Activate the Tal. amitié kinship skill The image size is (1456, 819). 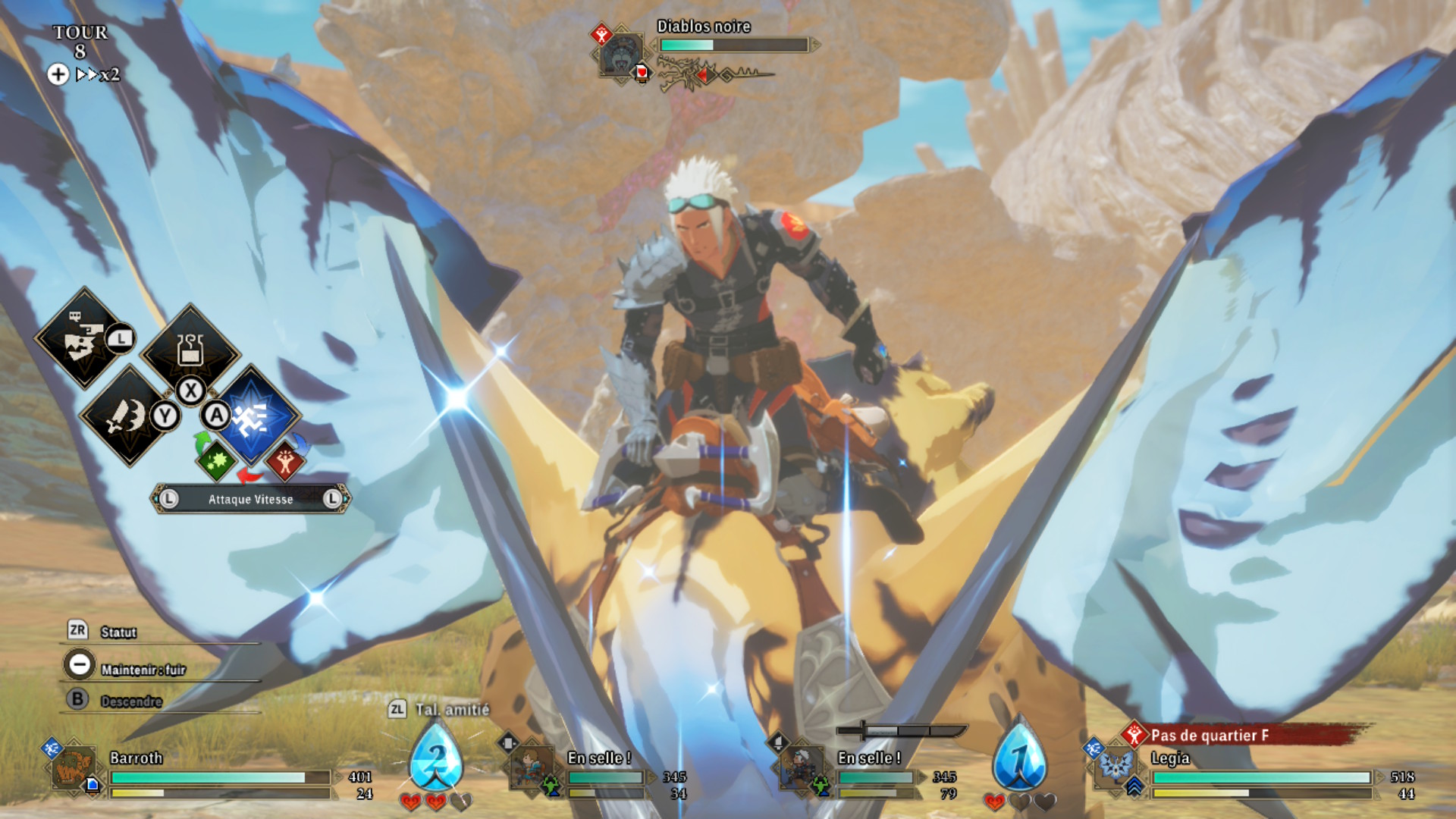tap(450, 710)
